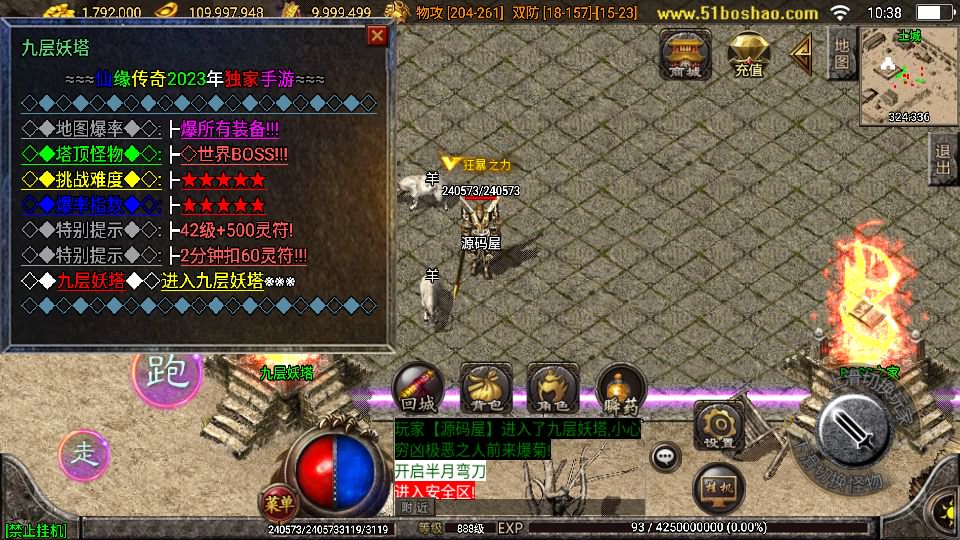Collapse the top icons with the gold arrow

click(800, 54)
